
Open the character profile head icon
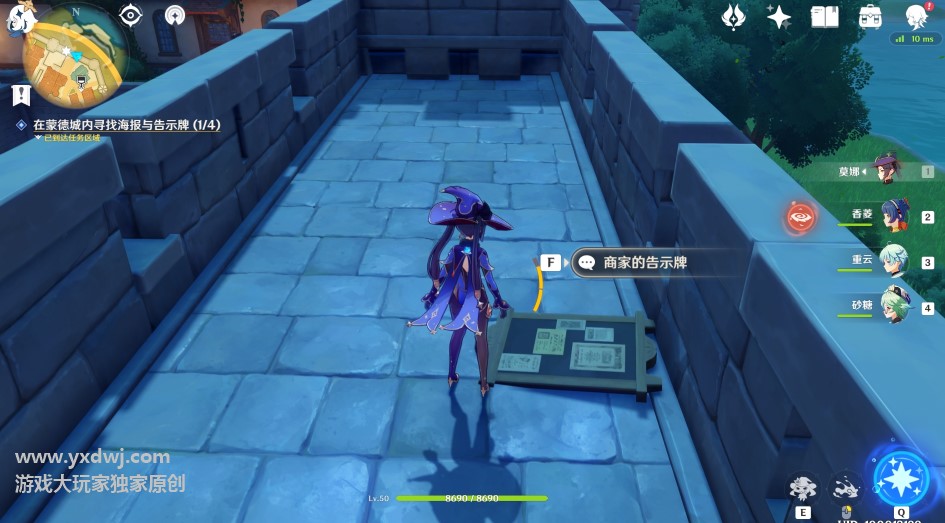[915, 16]
